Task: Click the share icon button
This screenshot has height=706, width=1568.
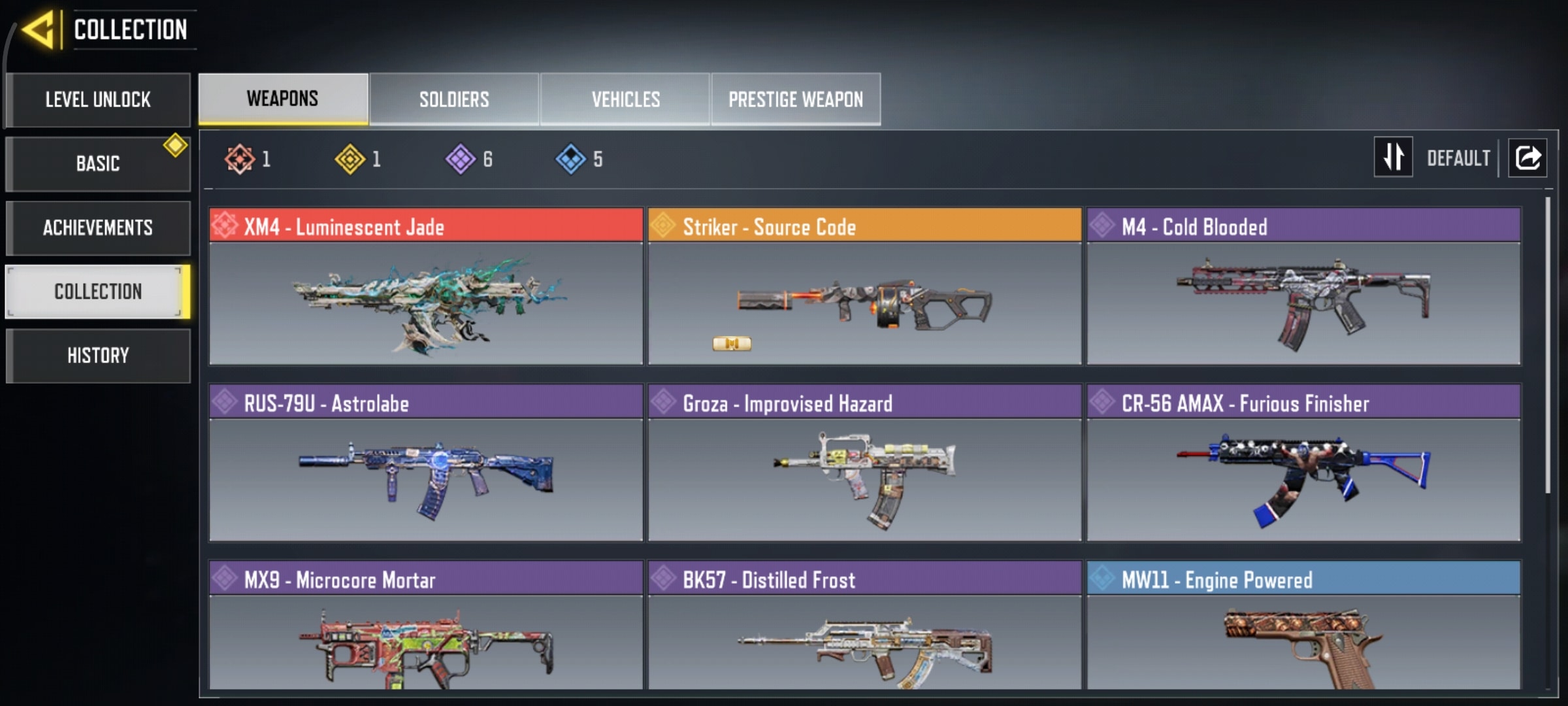Action: 1527,158
